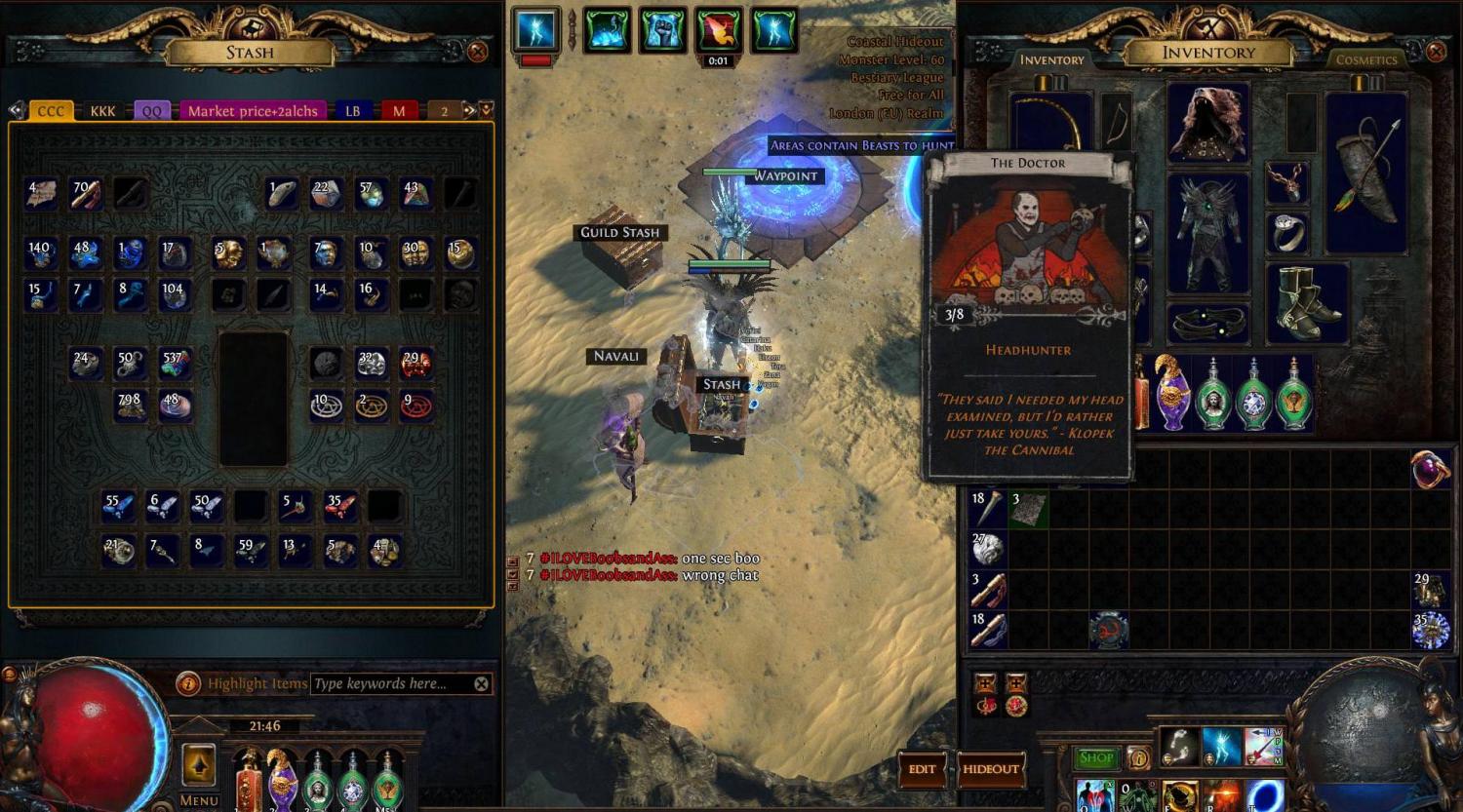Select the equipped quiver slot
Viewport: 1463px width, 812px height.
[1366, 173]
